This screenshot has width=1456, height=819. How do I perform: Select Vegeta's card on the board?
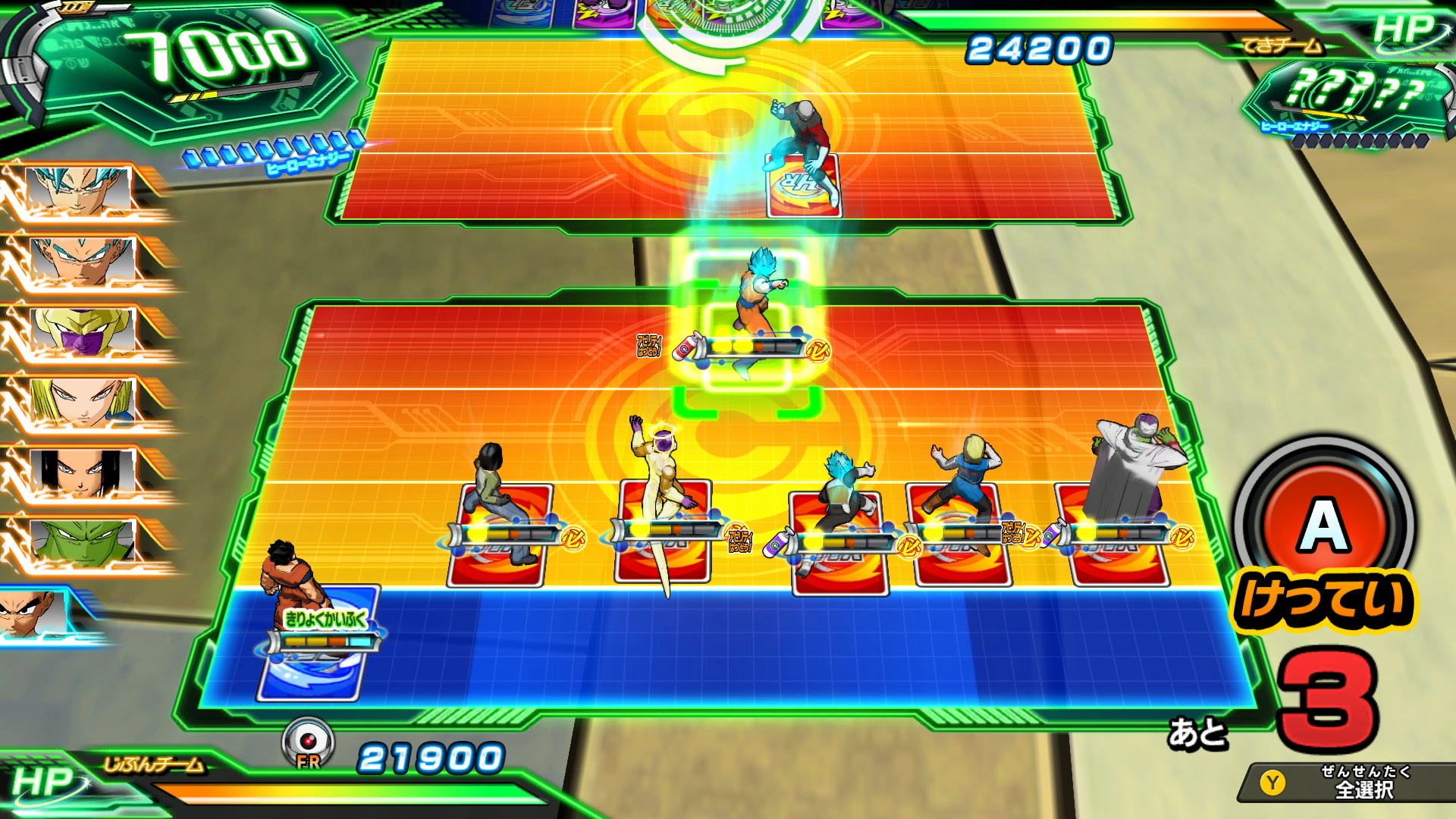point(839,542)
